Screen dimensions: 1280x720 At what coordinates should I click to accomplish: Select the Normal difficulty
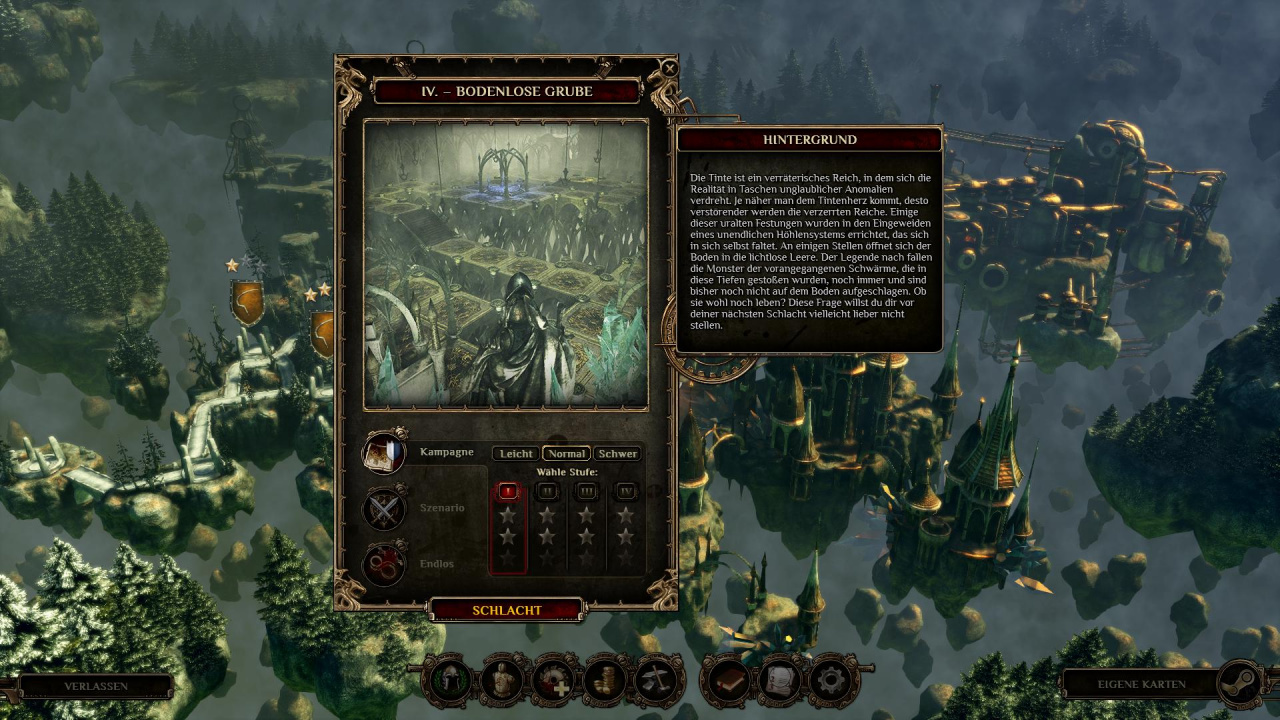tap(566, 453)
